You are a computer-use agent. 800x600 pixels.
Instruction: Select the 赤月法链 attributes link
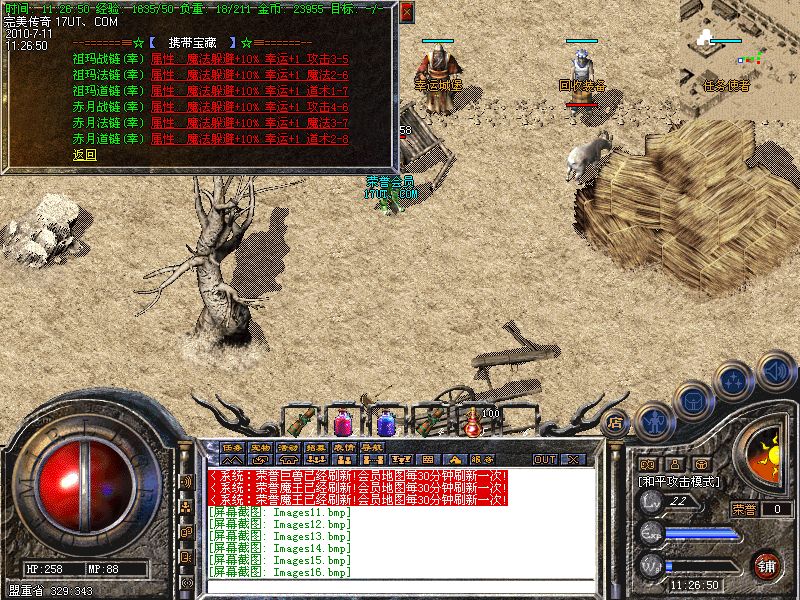tap(249, 123)
